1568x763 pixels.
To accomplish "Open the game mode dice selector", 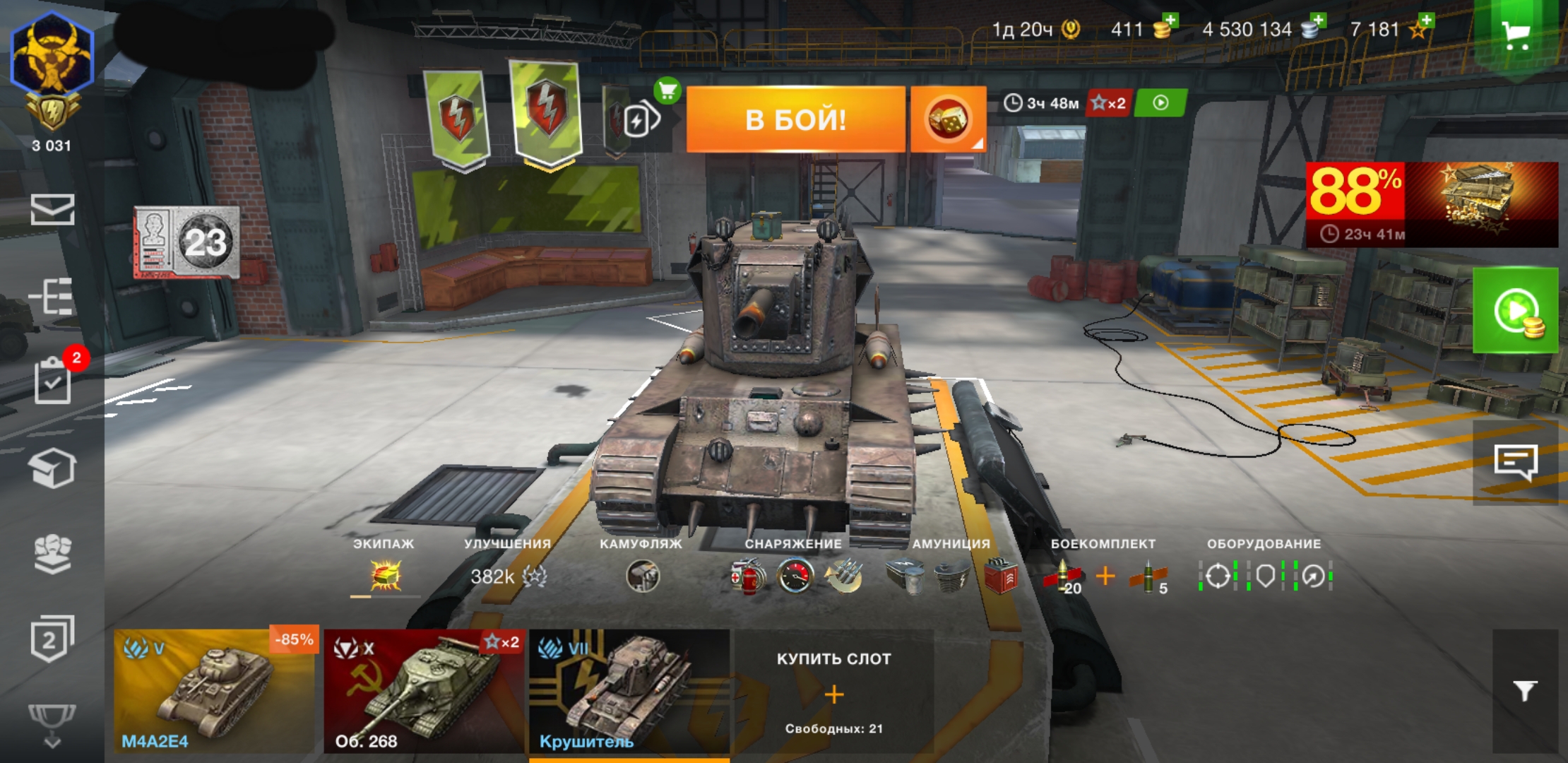I will click(x=948, y=119).
